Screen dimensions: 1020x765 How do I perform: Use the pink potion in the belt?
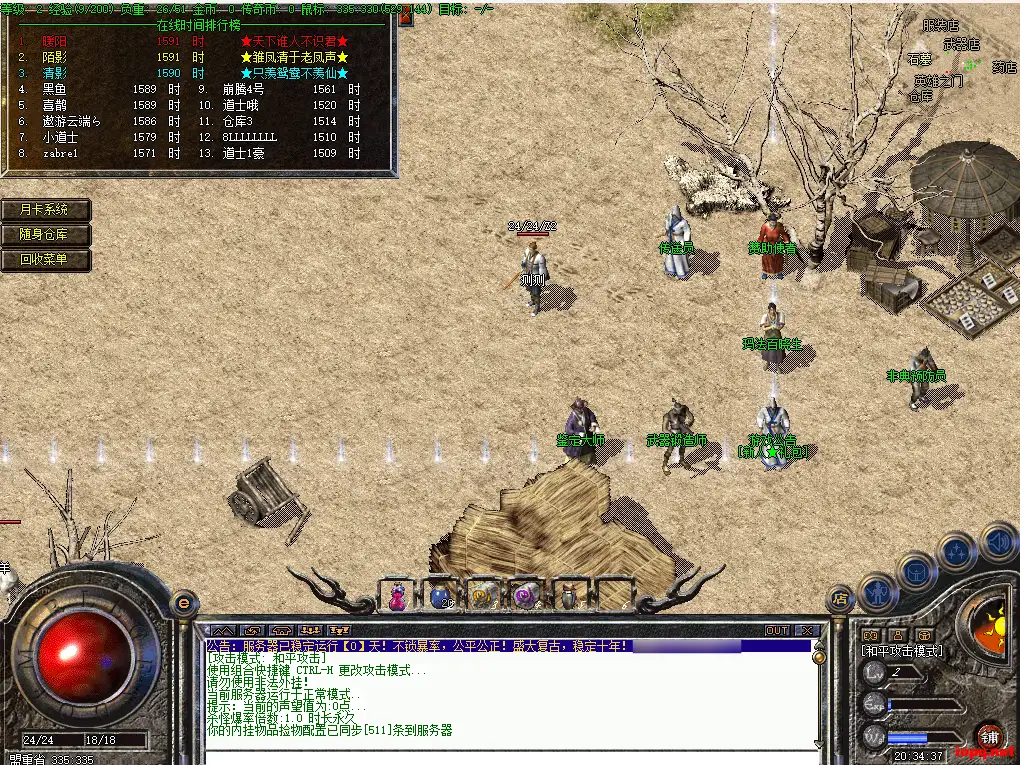398,596
